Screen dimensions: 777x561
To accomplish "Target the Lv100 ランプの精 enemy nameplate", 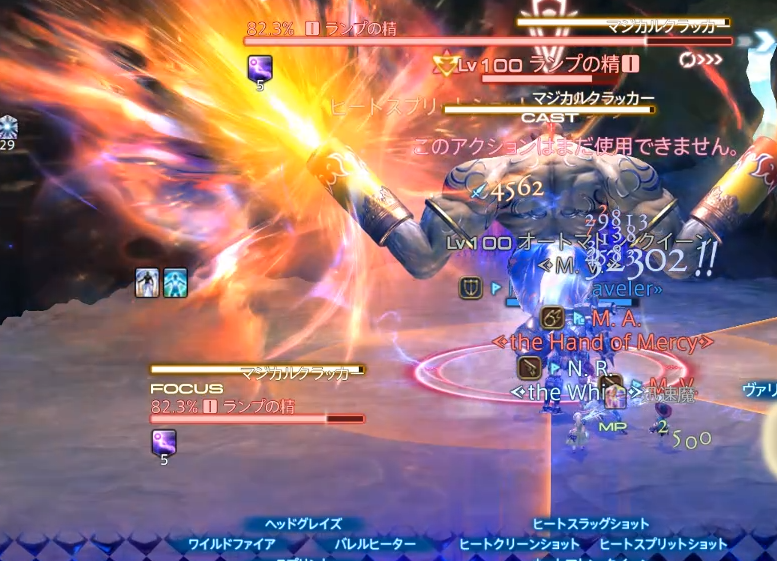I will click(538, 66).
